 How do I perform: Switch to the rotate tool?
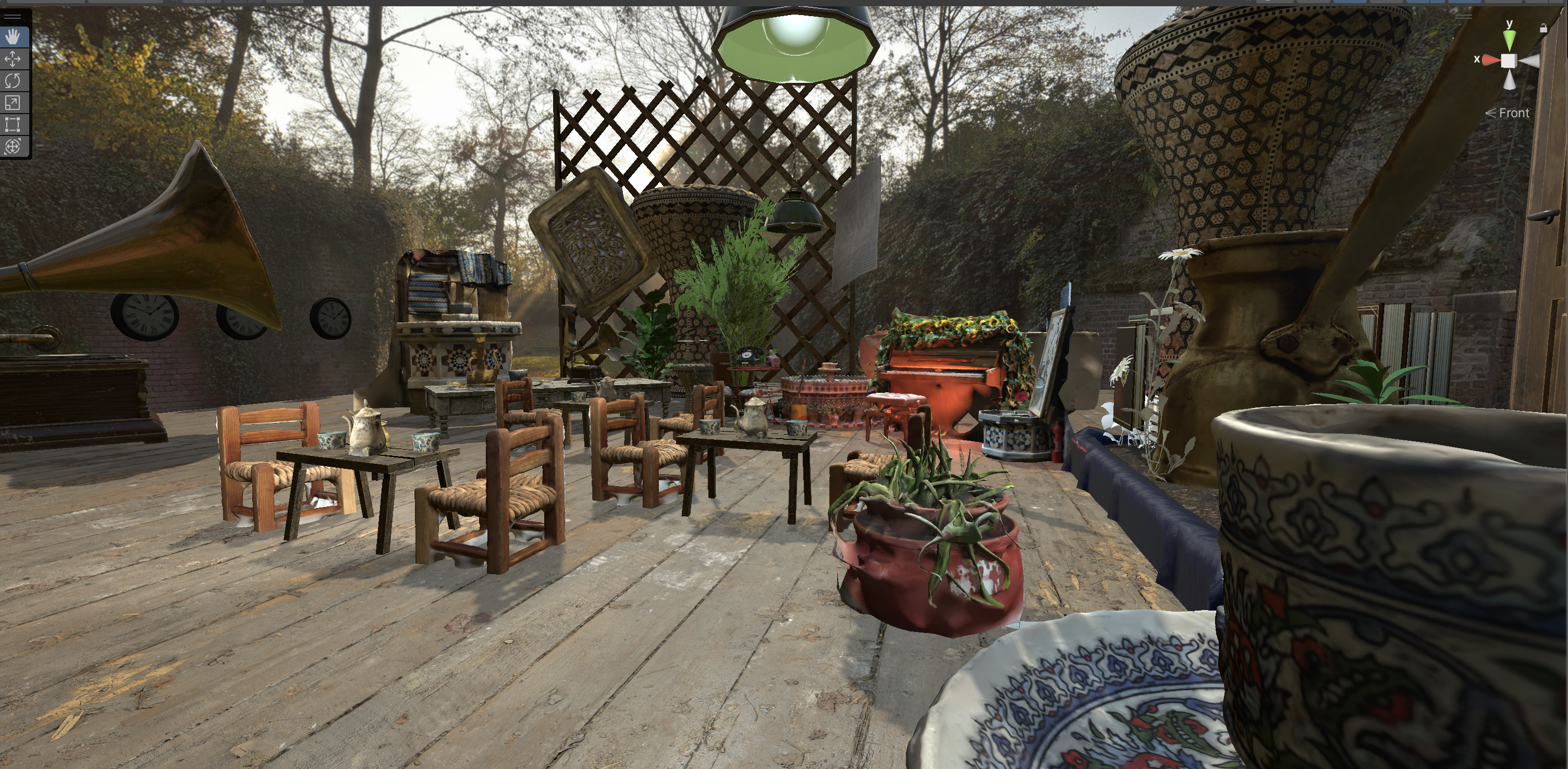pyautogui.click(x=13, y=81)
